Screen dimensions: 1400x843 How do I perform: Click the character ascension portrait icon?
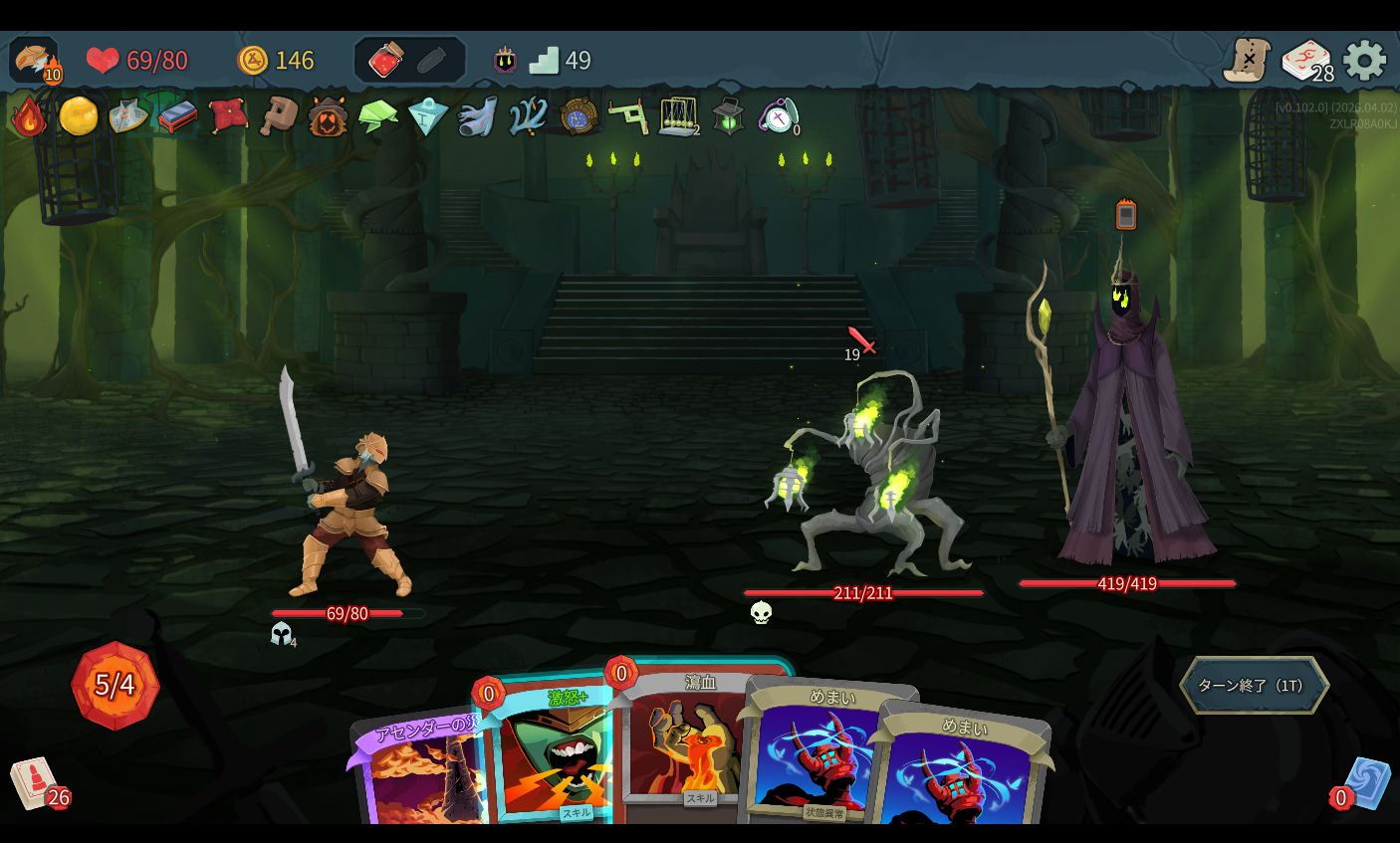point(35,60)
